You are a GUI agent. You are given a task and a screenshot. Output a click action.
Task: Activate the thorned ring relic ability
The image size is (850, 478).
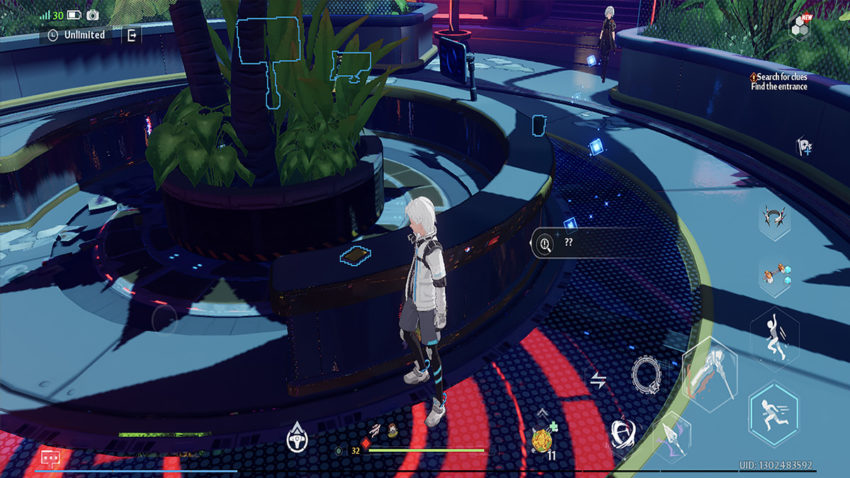646,374
